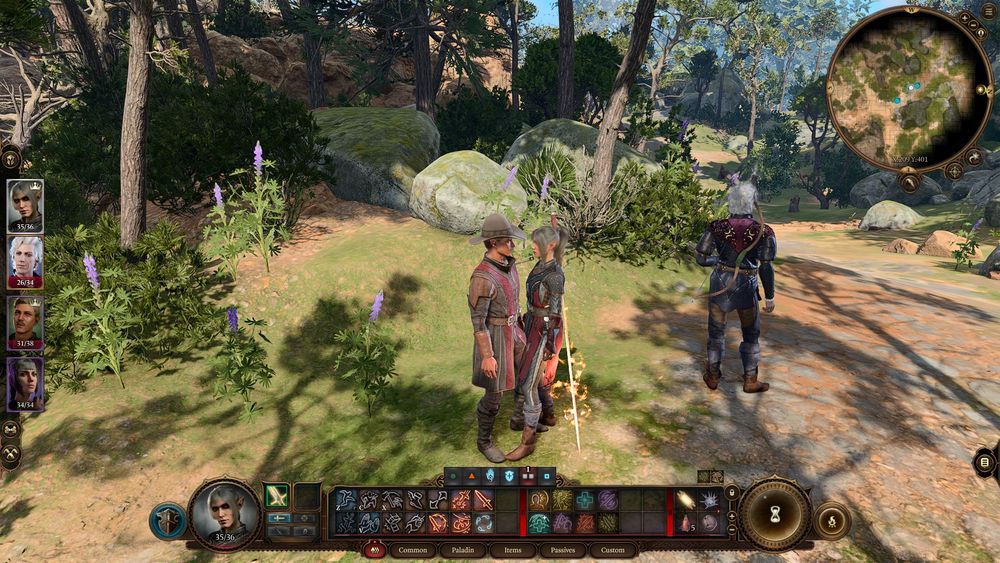
Task: Click the end turn hourglass button
Action: pos(774,515)
